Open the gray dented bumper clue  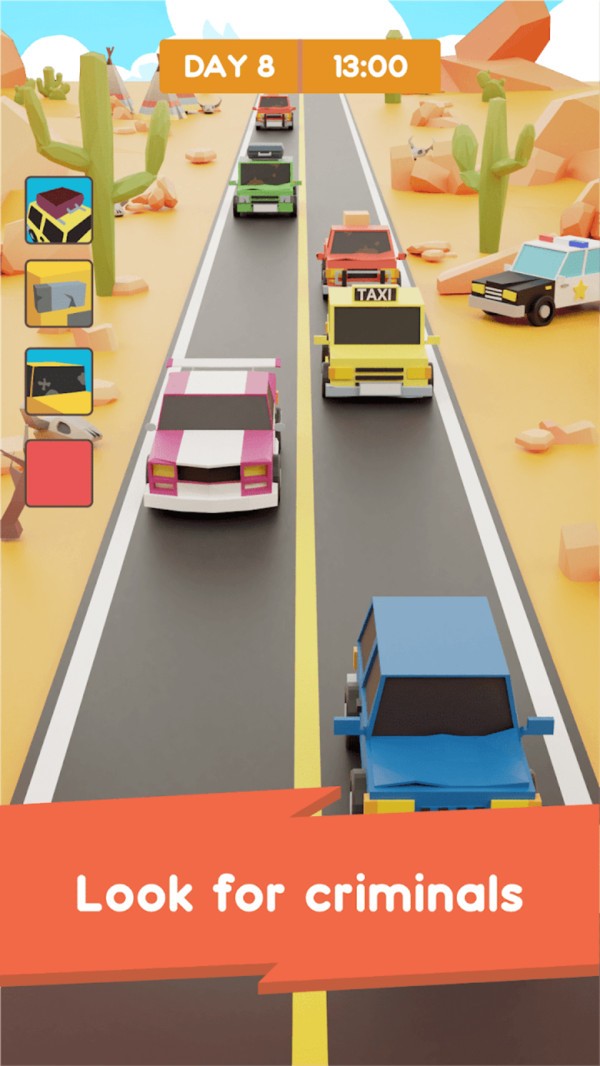(x=59, y=294)
